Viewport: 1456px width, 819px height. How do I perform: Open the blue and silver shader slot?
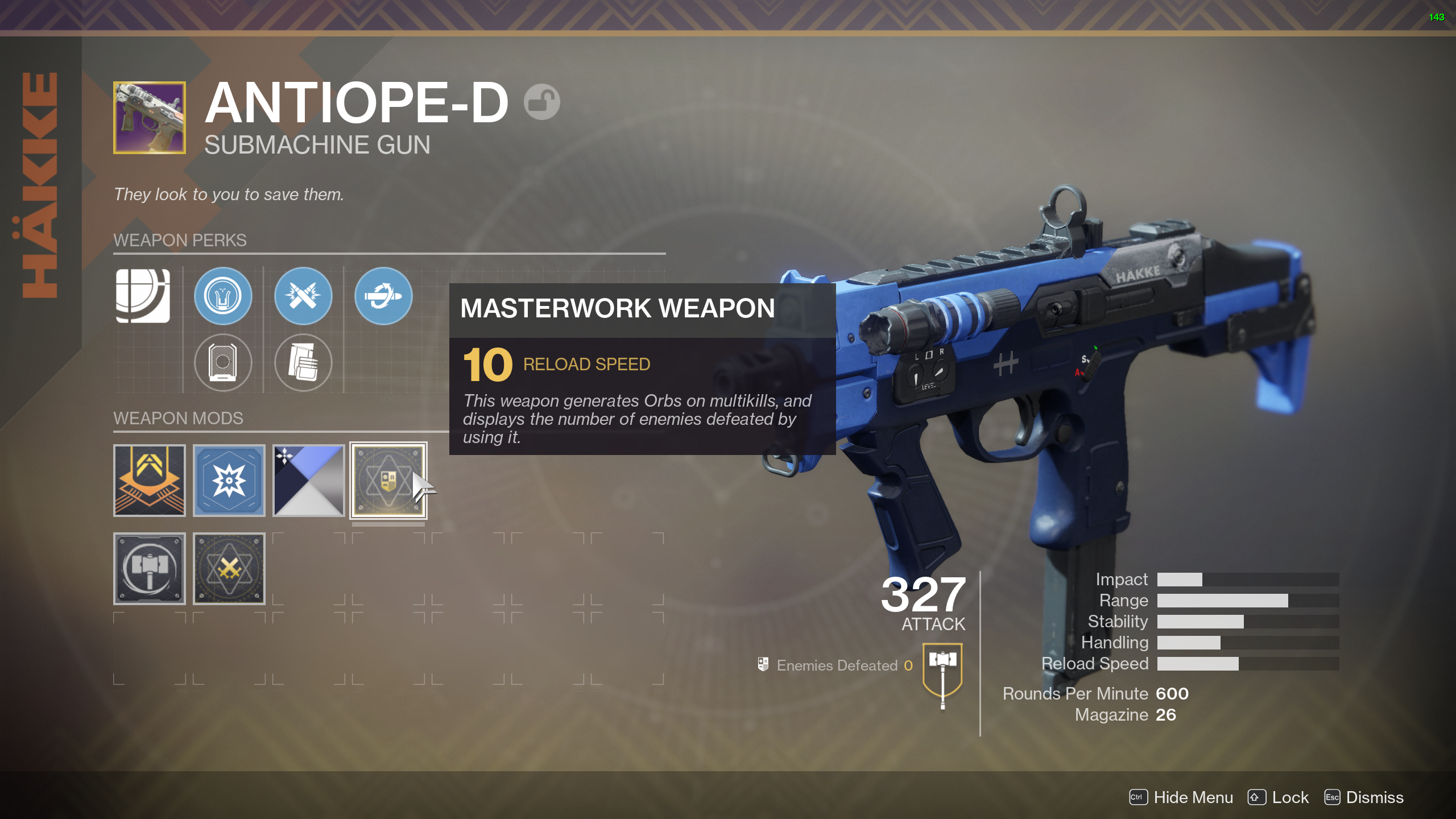[309, 481]
